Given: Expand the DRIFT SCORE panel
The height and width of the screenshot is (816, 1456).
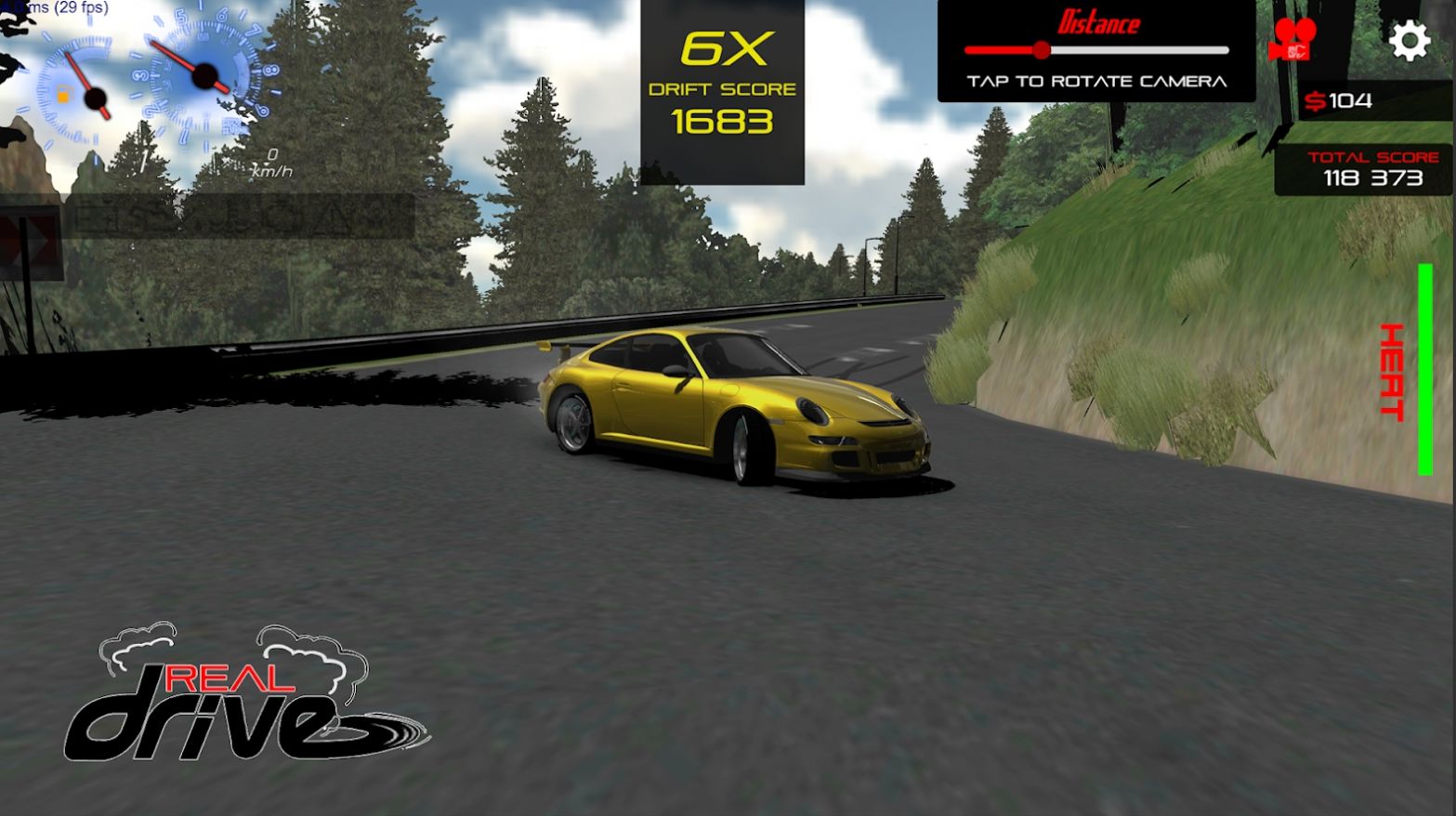Looking at the screenshot, I should 723,88.
